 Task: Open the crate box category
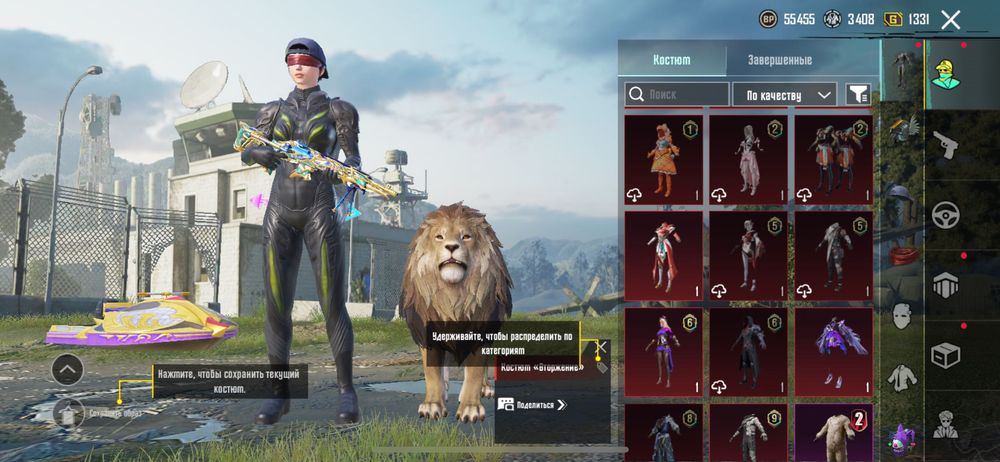coord(945,354)
